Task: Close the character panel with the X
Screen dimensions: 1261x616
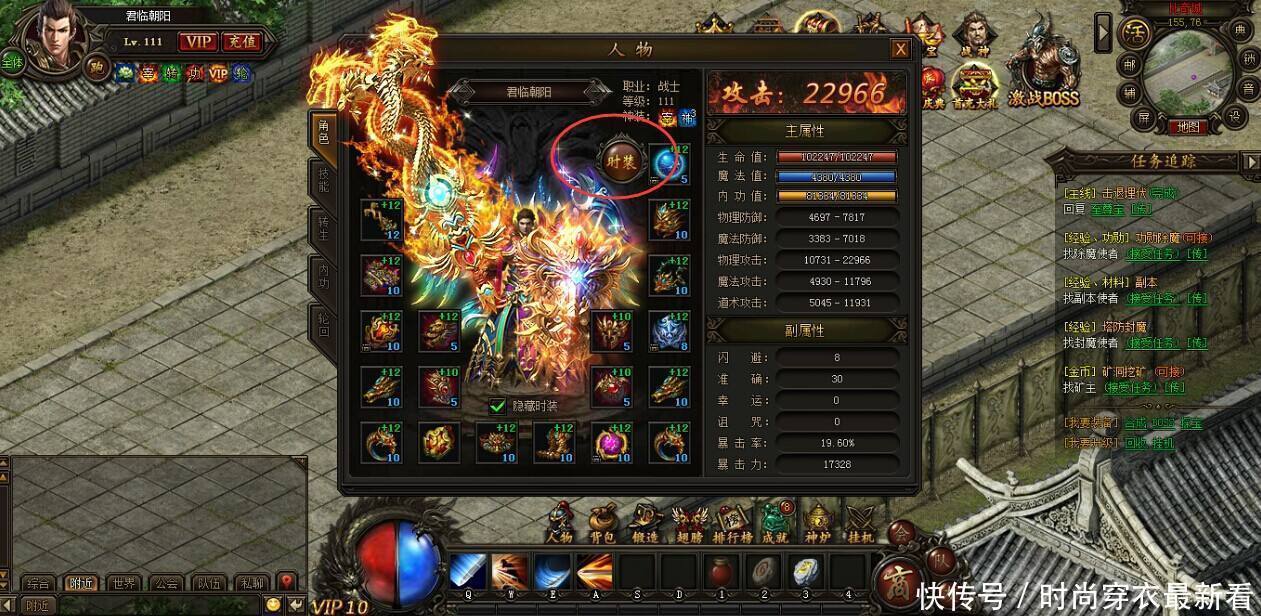Action: 901,49
